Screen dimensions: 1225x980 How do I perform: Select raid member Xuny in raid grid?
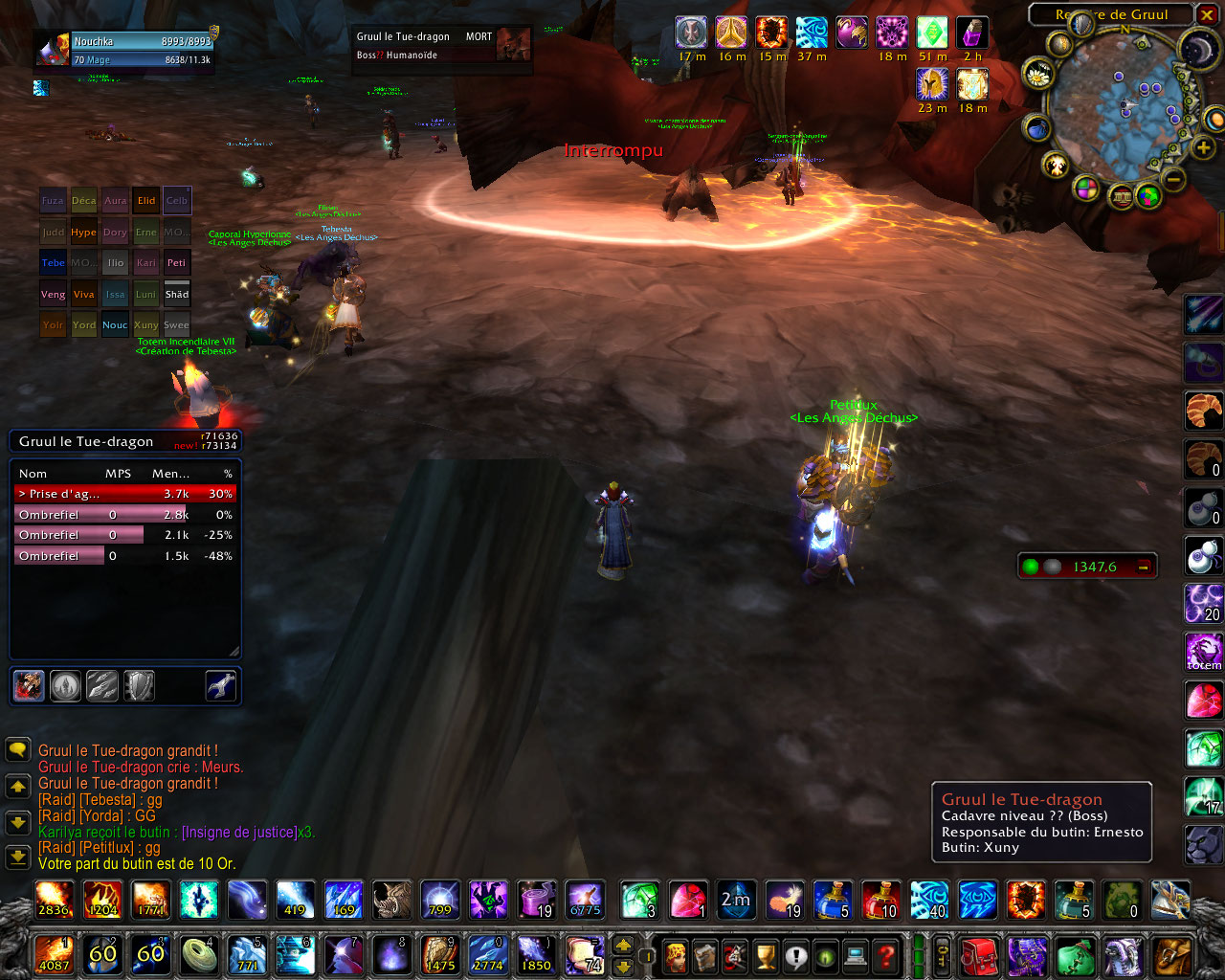146,325
